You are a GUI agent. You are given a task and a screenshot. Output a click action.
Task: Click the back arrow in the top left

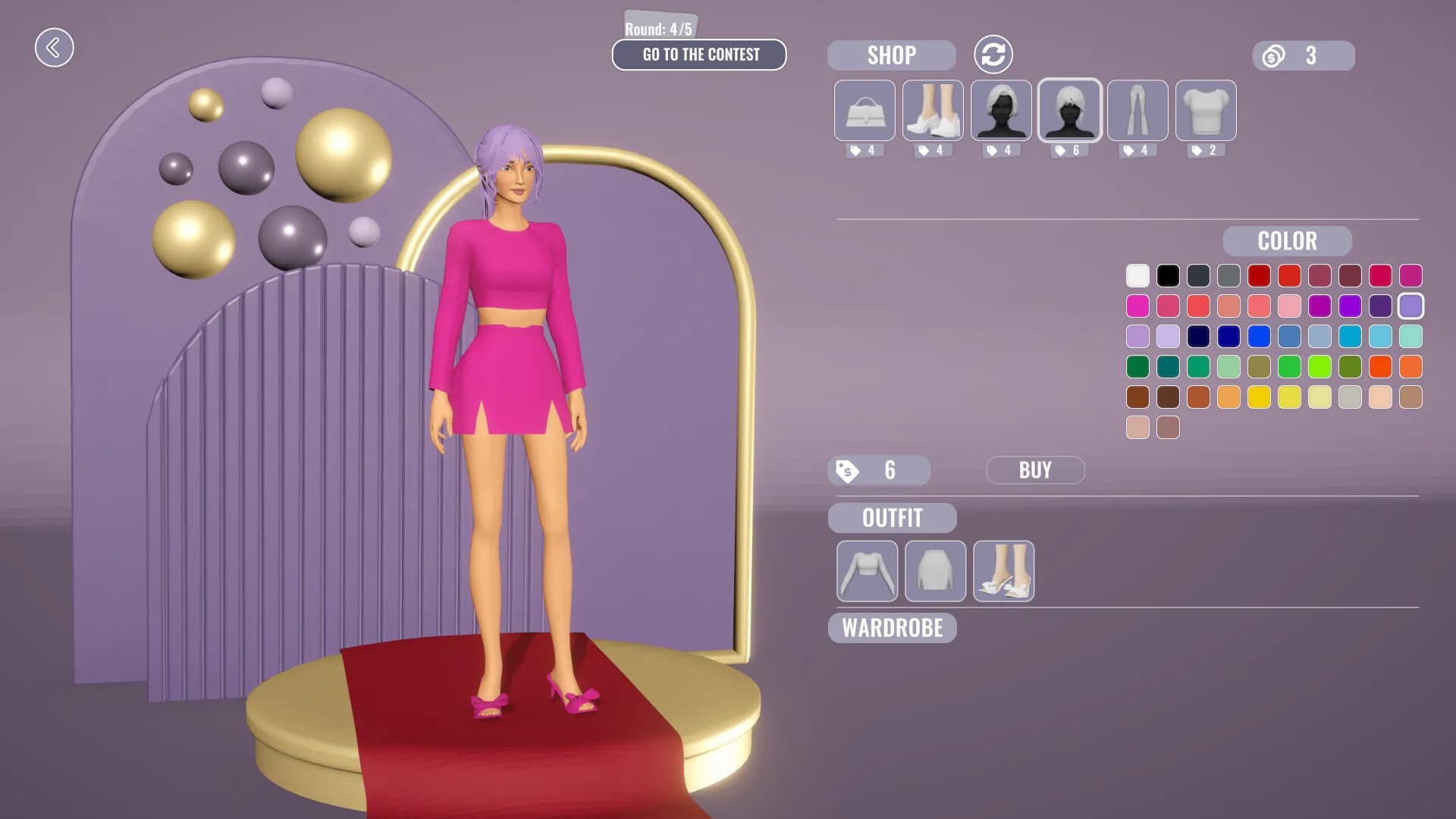54,47
